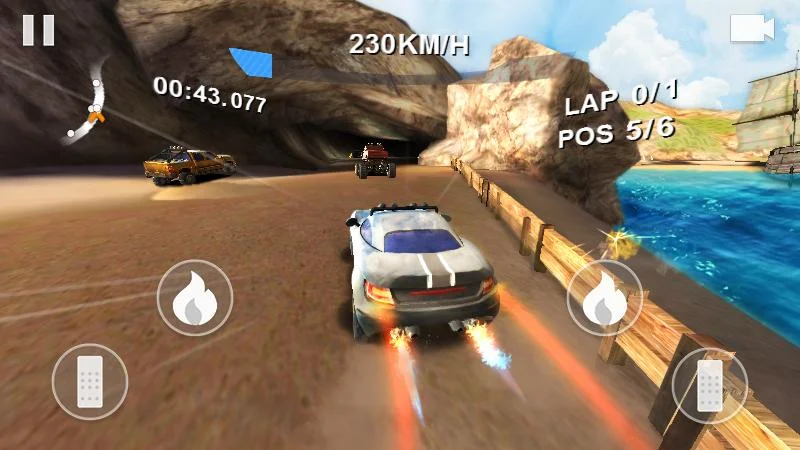This screenshot has width=800, height=450.
Task: Switch the camera view
Action: coord(752,28)
